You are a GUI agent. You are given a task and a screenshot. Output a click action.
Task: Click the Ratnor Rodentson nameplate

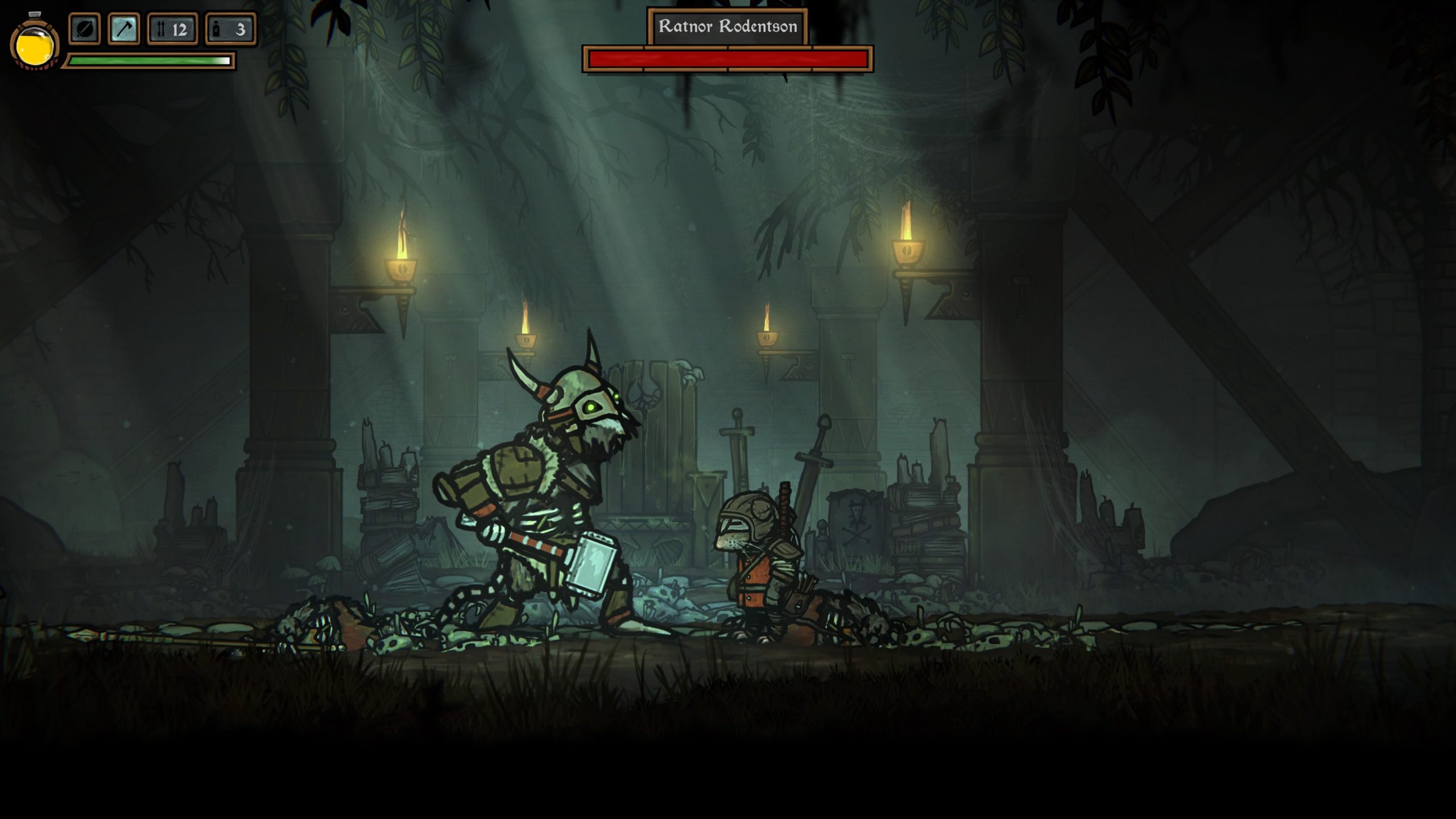pos(729,25)
